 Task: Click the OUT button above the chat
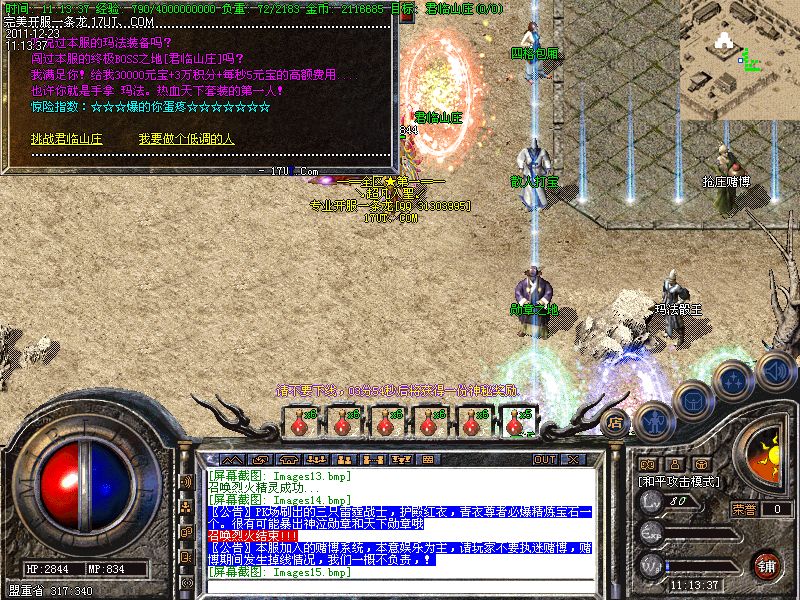point(544,460)
